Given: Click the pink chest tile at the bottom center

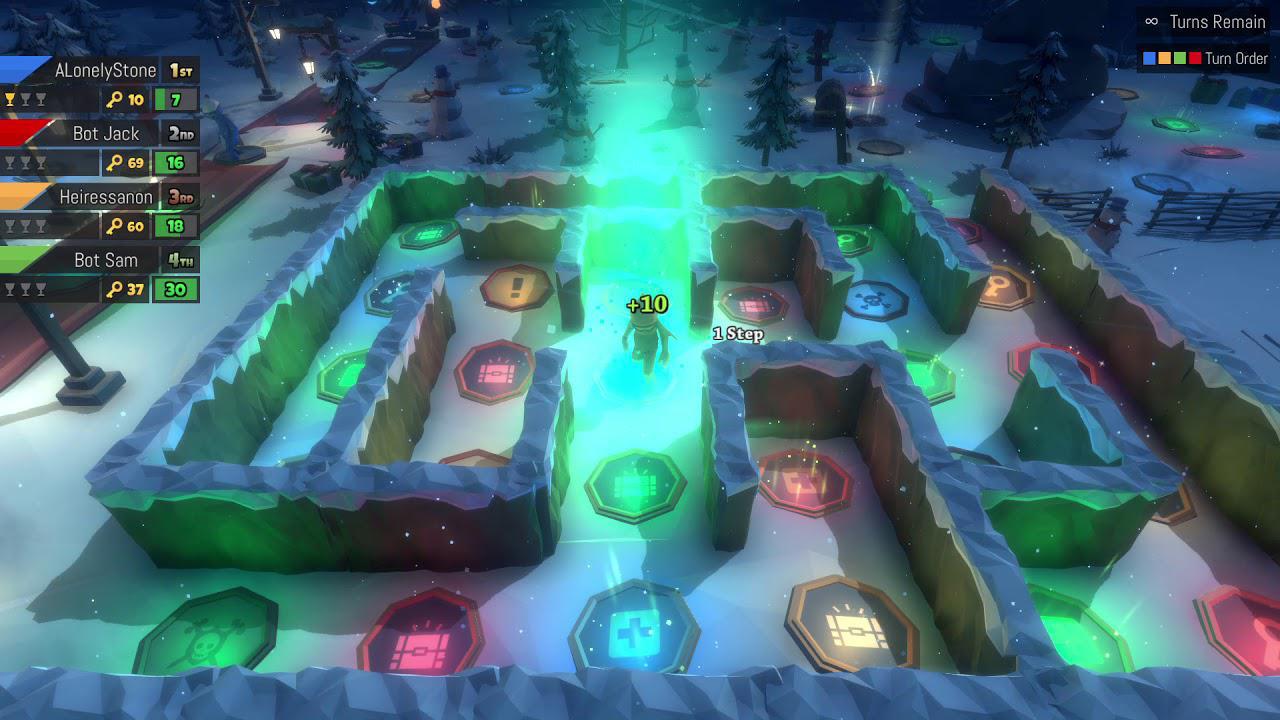Looking at the screenshot, I should (418, 634).
